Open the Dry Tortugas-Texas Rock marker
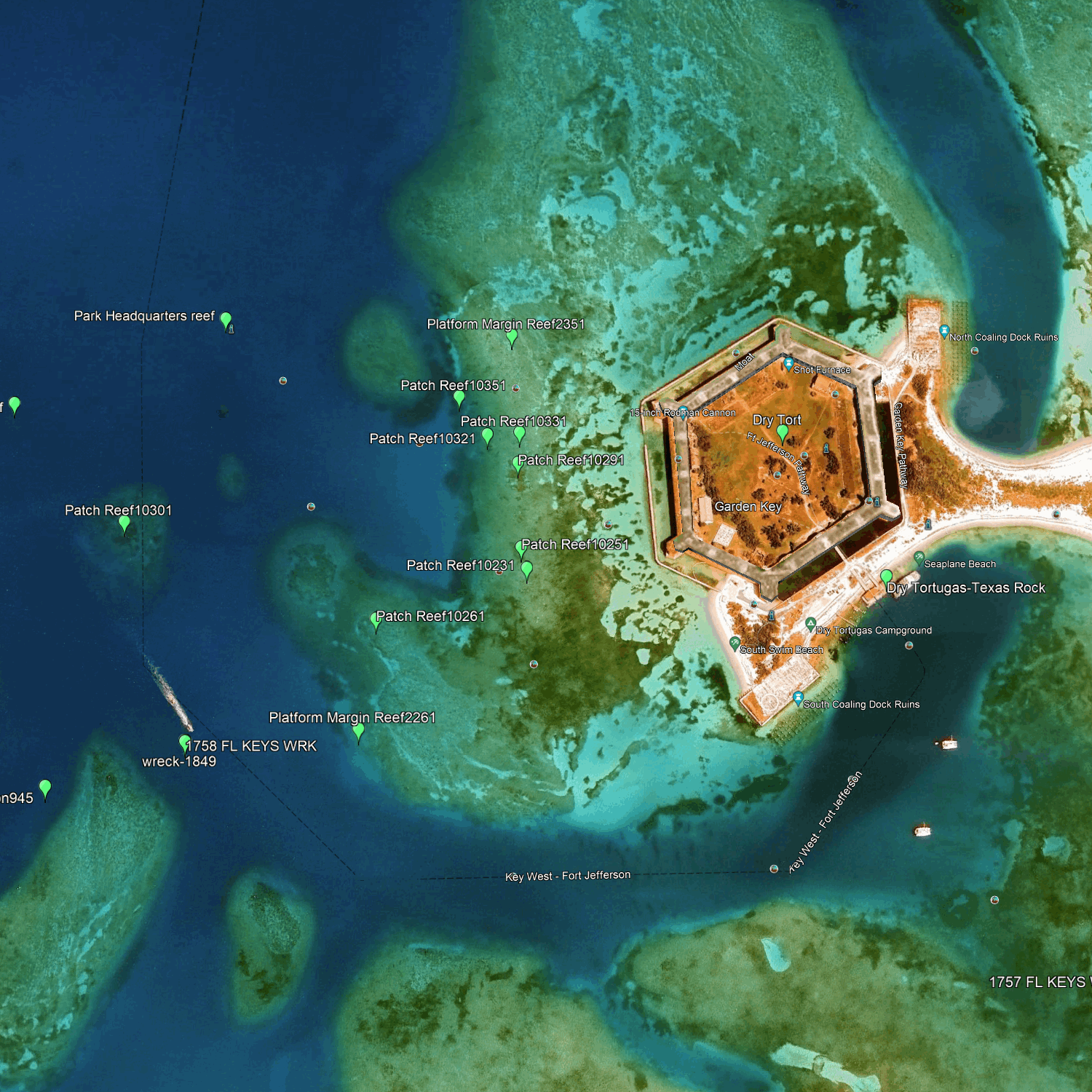This screenshot has width=1092, height=1092. tap(886, 578)
